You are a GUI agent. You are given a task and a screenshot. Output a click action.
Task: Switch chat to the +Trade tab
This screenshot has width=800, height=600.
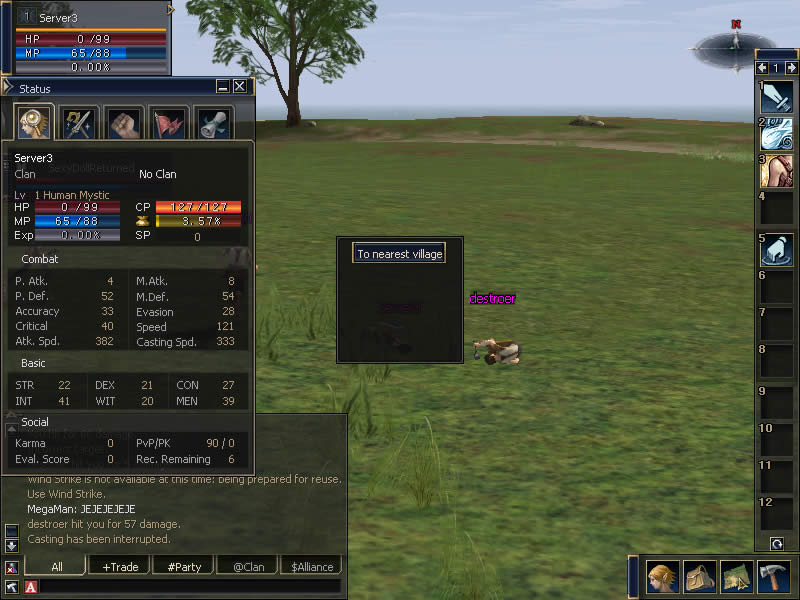point(121,567)
